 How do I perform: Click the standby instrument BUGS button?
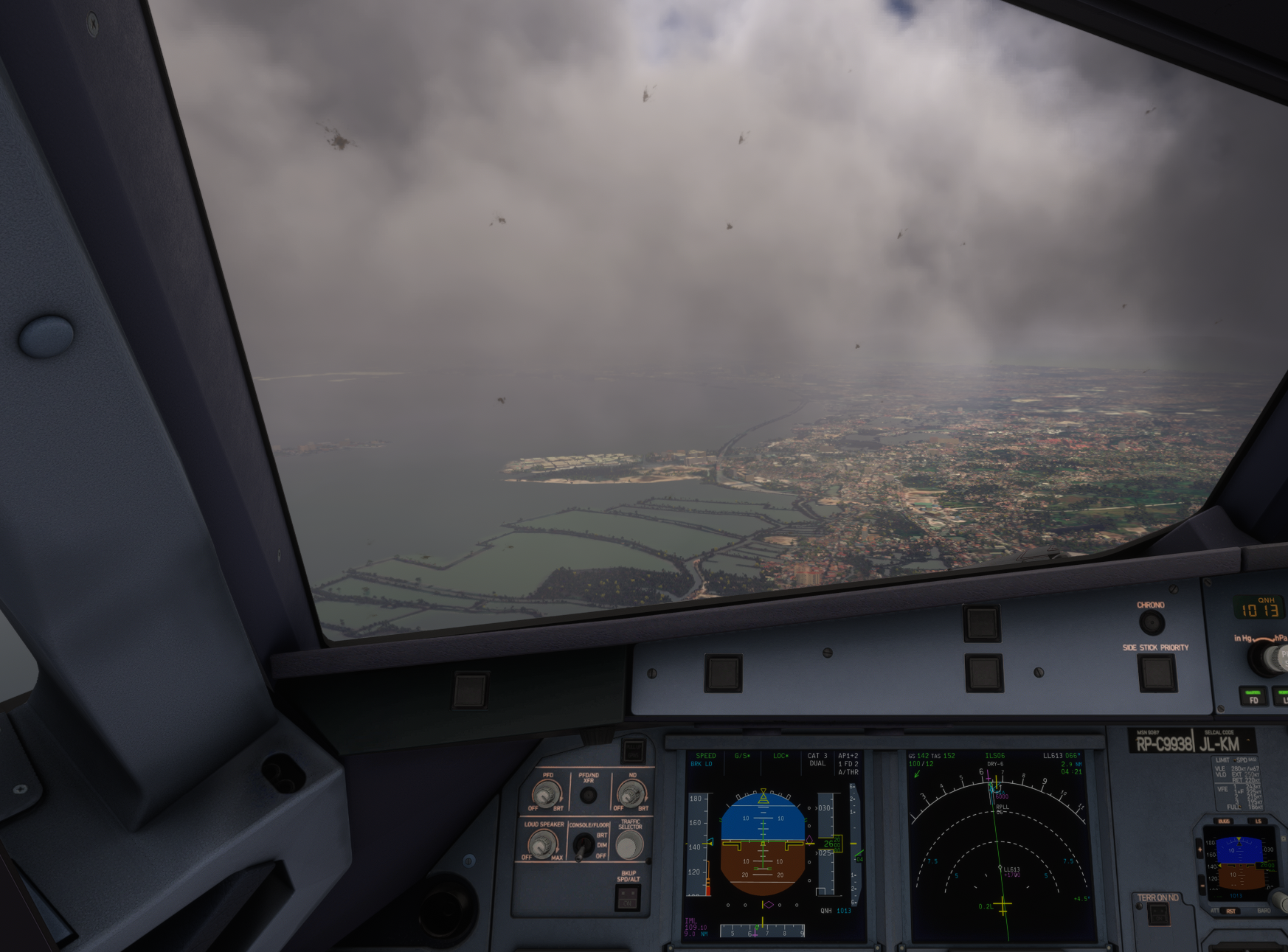click(1225, 821)
